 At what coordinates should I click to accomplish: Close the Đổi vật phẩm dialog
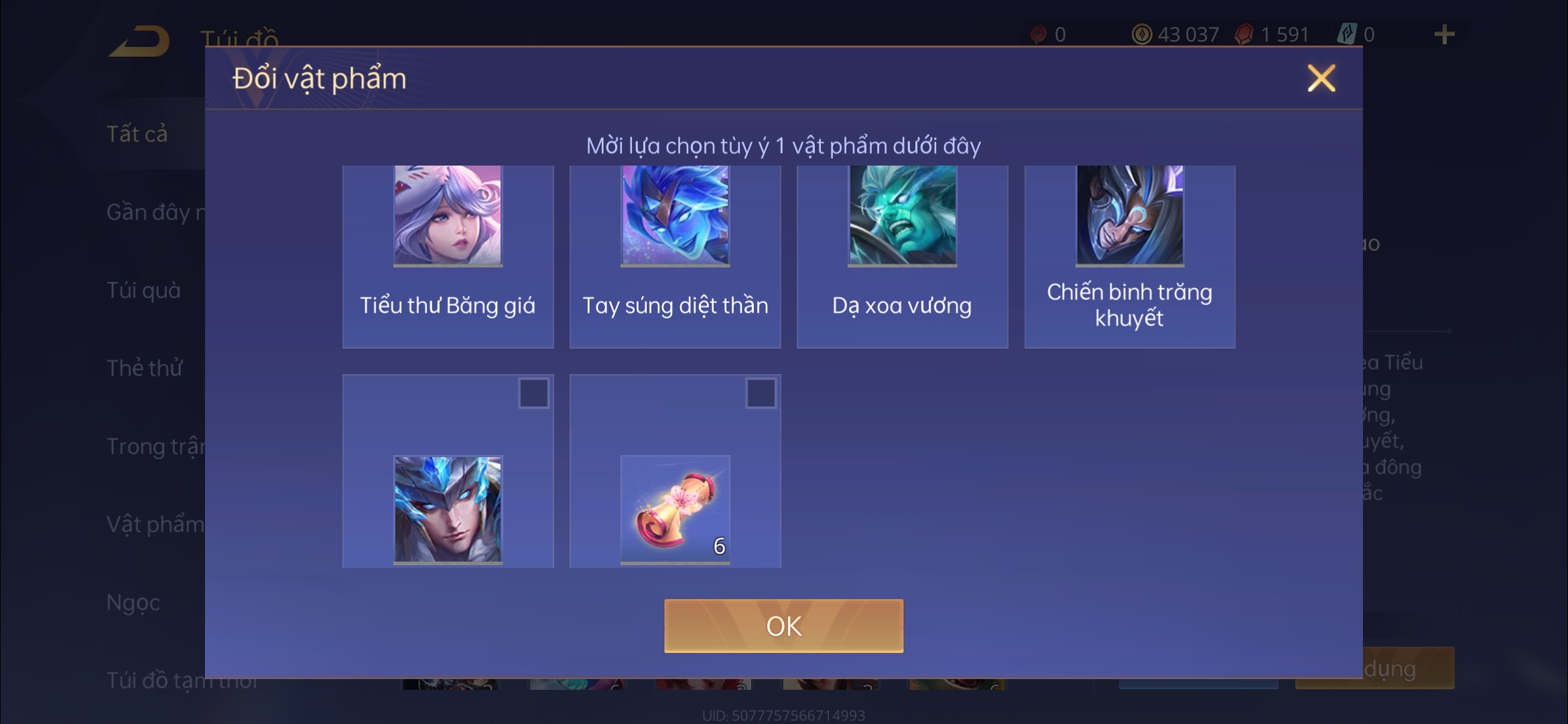(x=1321, y=78)
